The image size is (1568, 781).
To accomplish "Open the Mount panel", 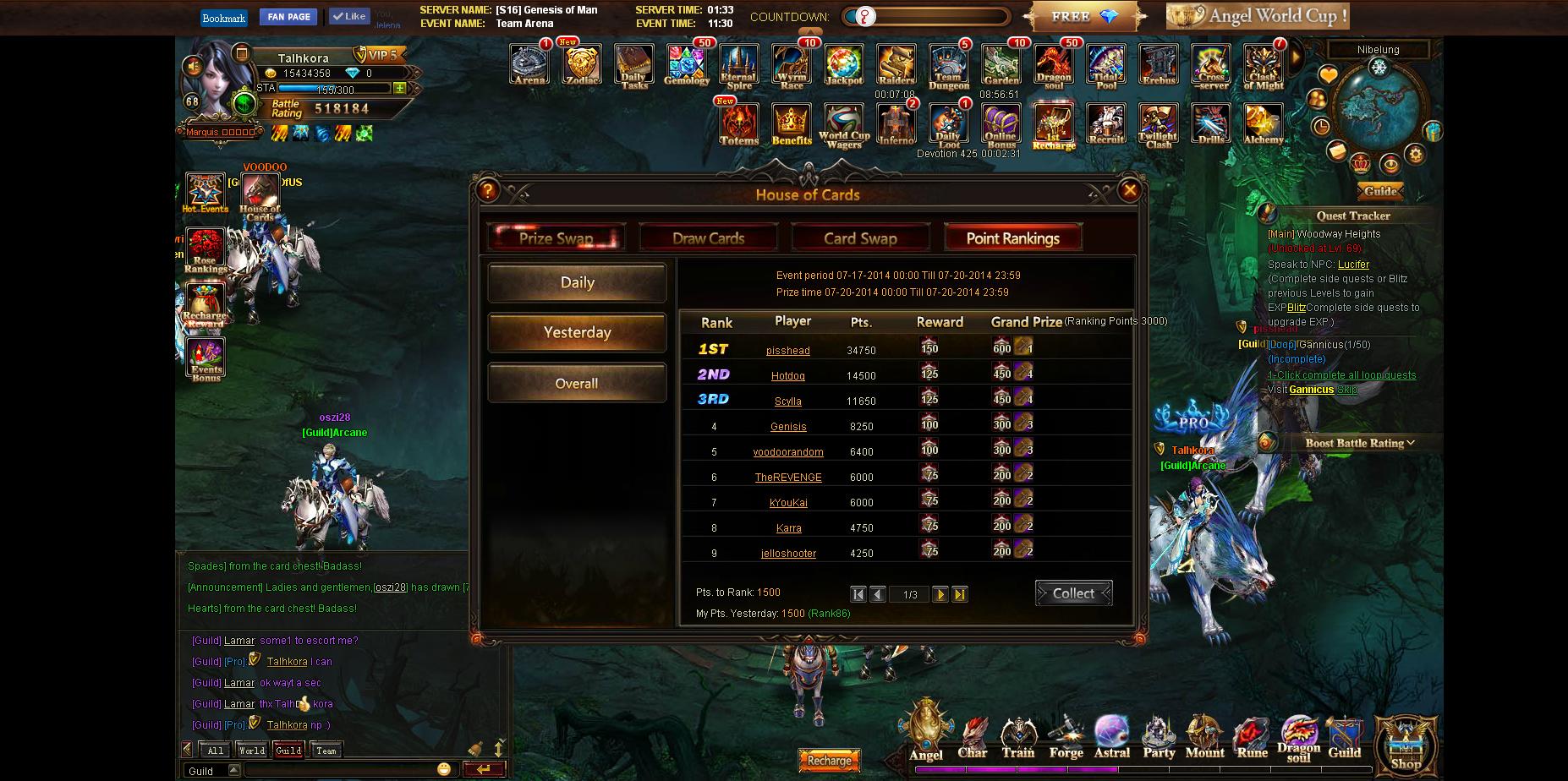I will click(1204, 738).
